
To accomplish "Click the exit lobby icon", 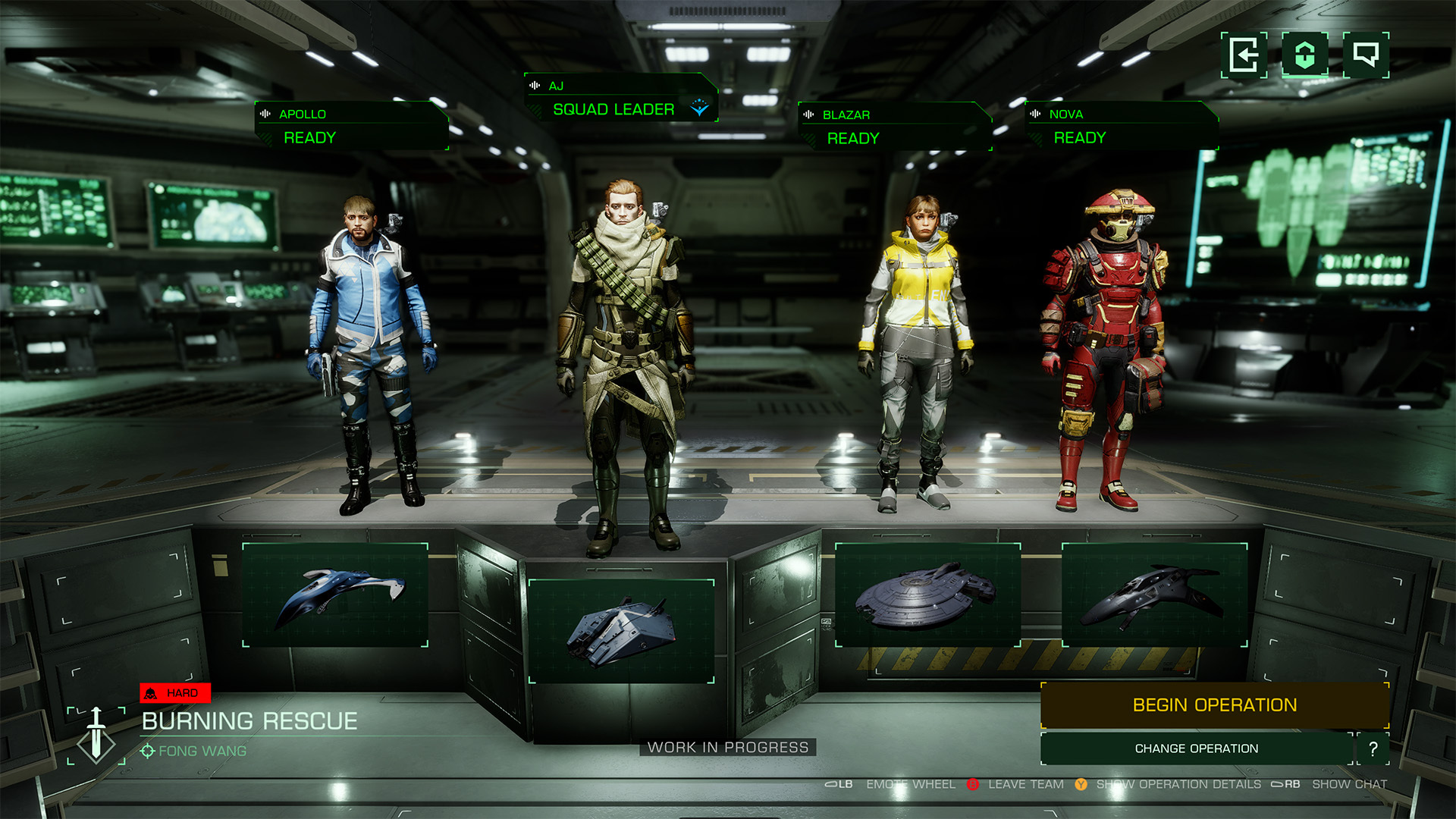I will pos(1244,55).
